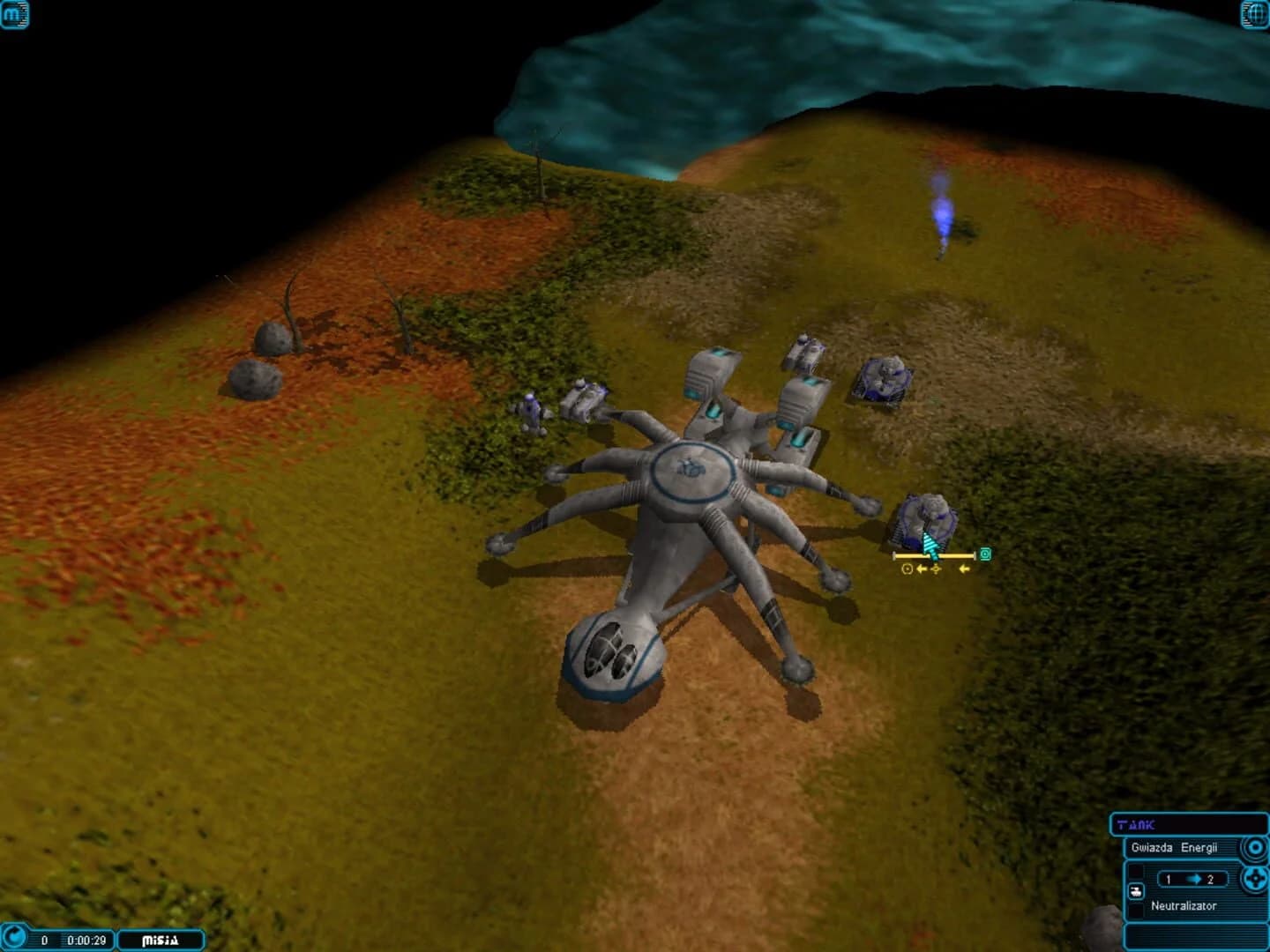Click the transporter icon left of the Neutralizator row
The image size is (1270, 952).
click(1137, 892)
